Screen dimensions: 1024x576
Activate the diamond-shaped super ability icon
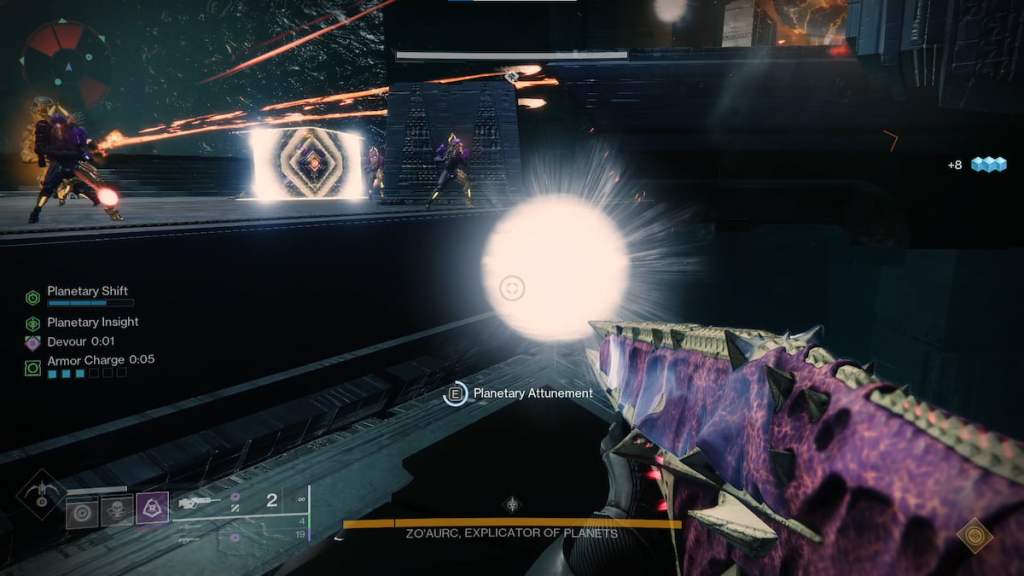pos(40,493)
